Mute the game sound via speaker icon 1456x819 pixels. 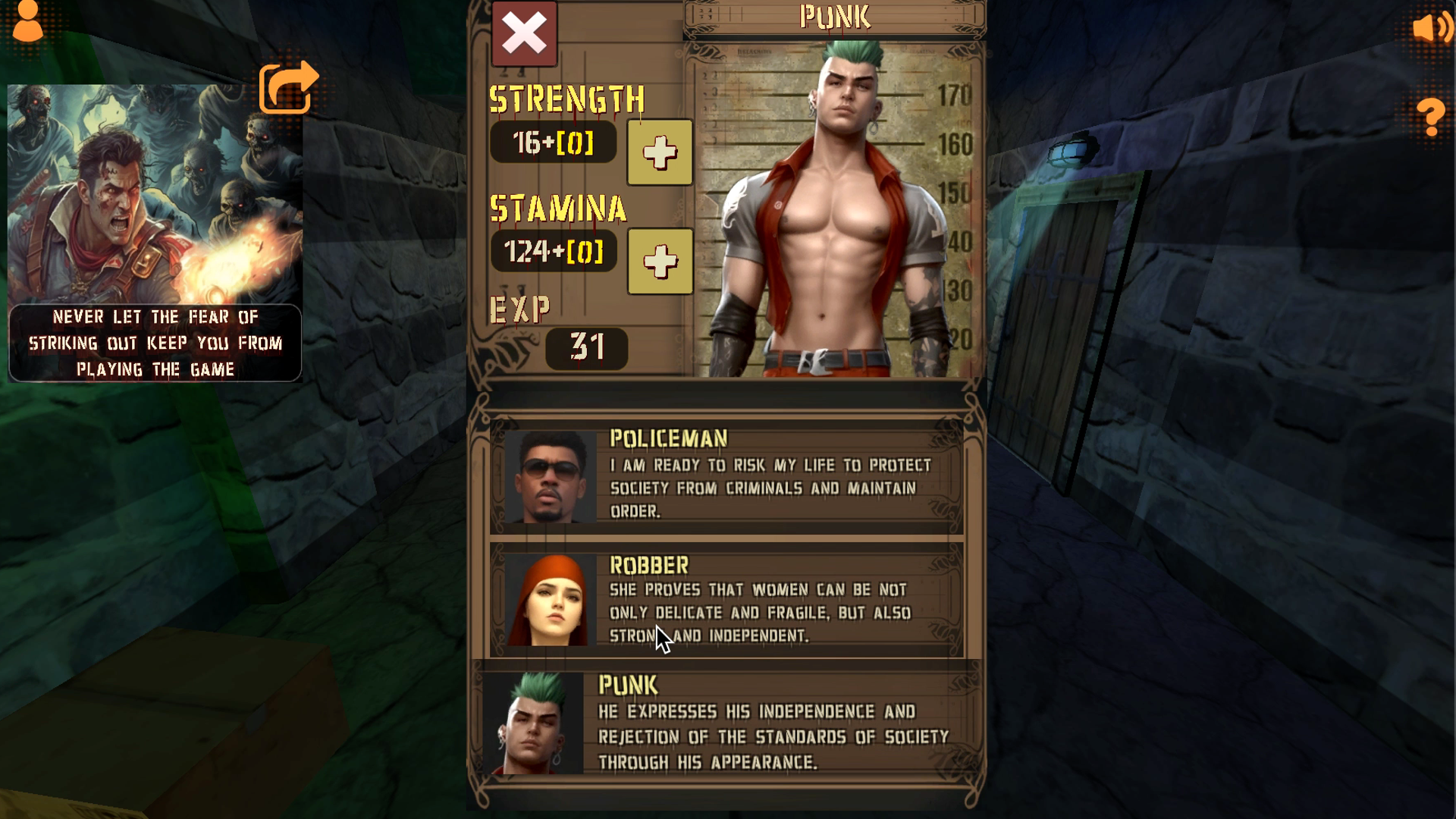(1431, 29)
